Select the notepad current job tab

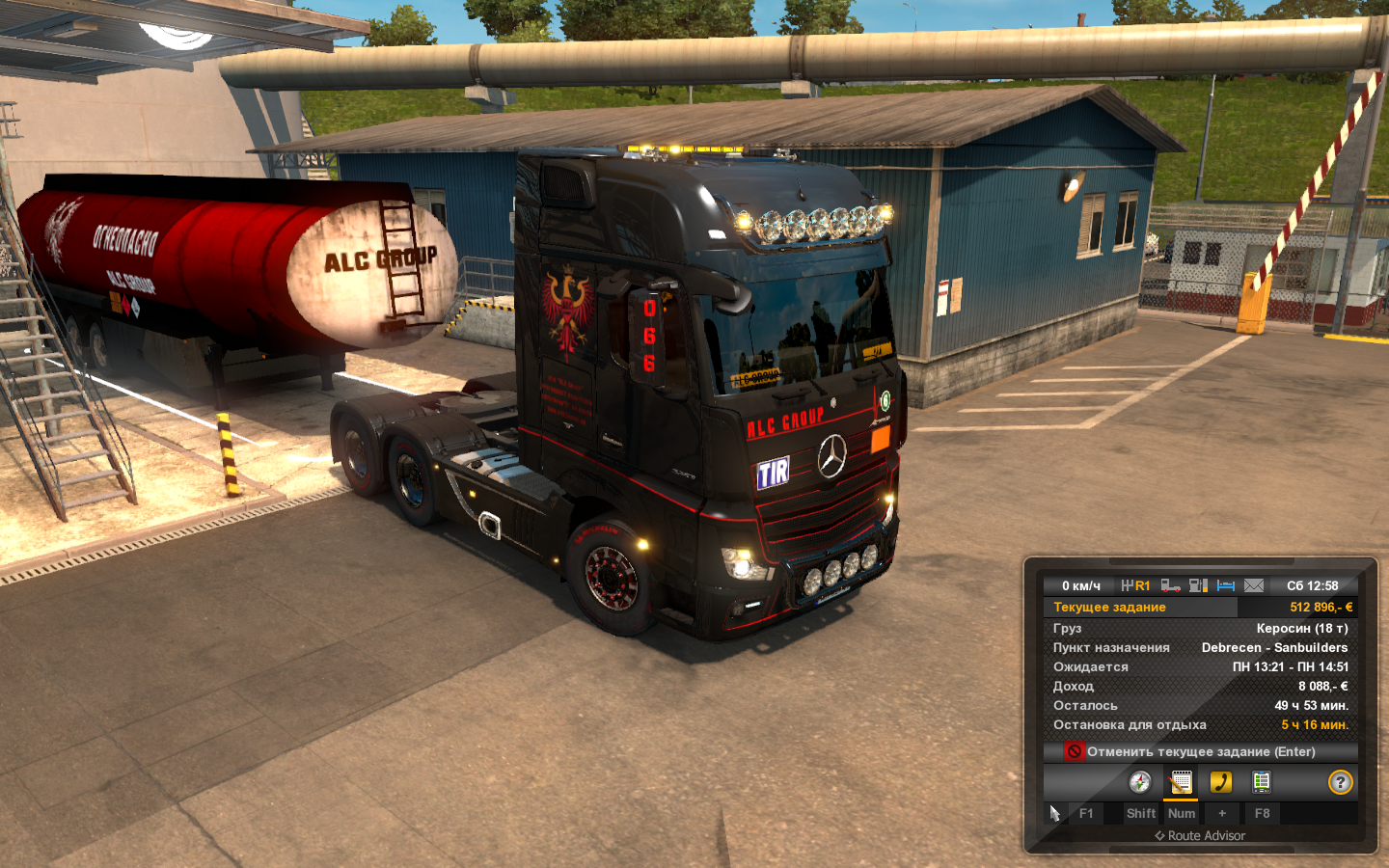(x=1181, y=782)
